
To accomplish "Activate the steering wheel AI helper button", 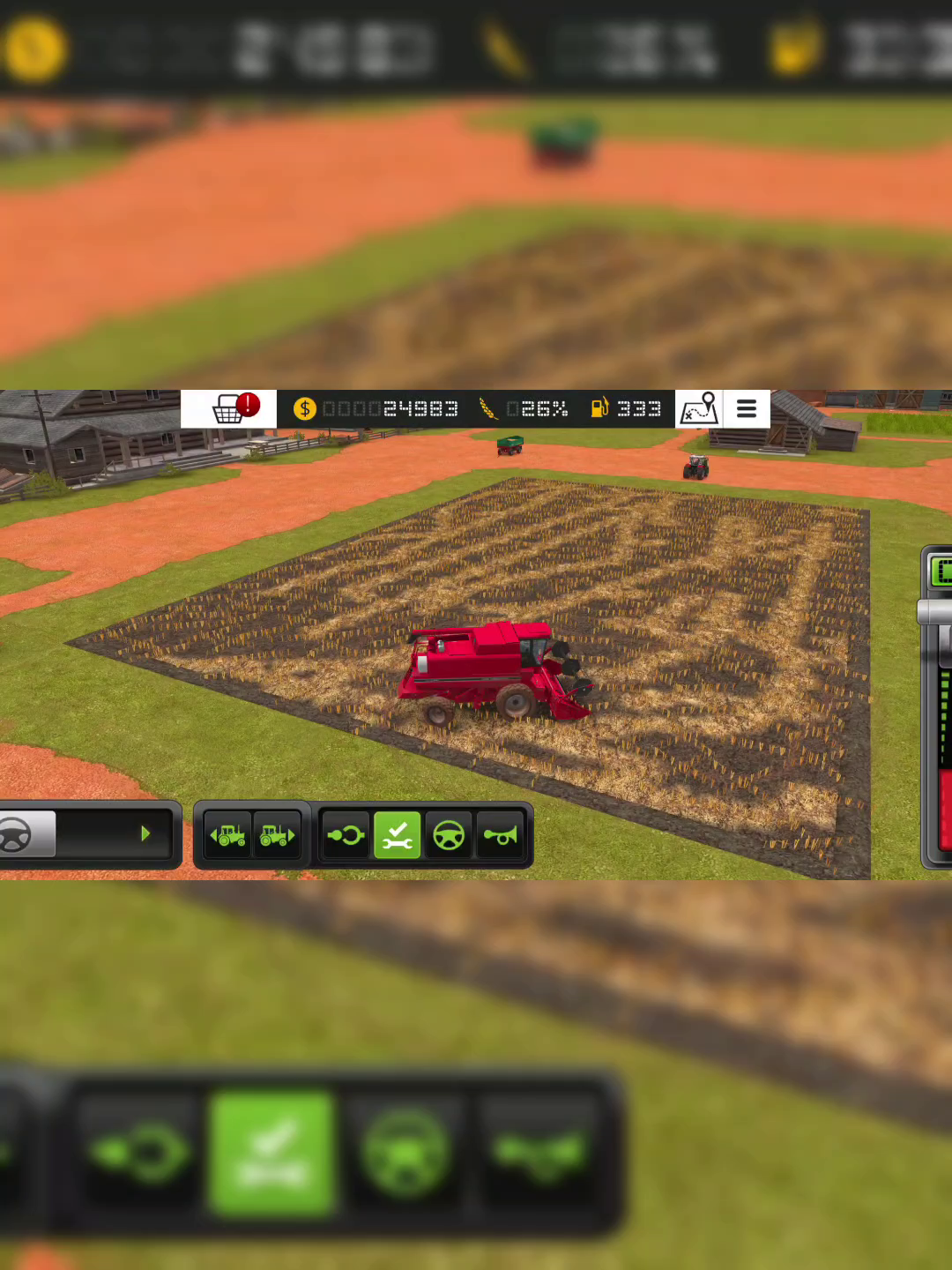I will point(449,834).
